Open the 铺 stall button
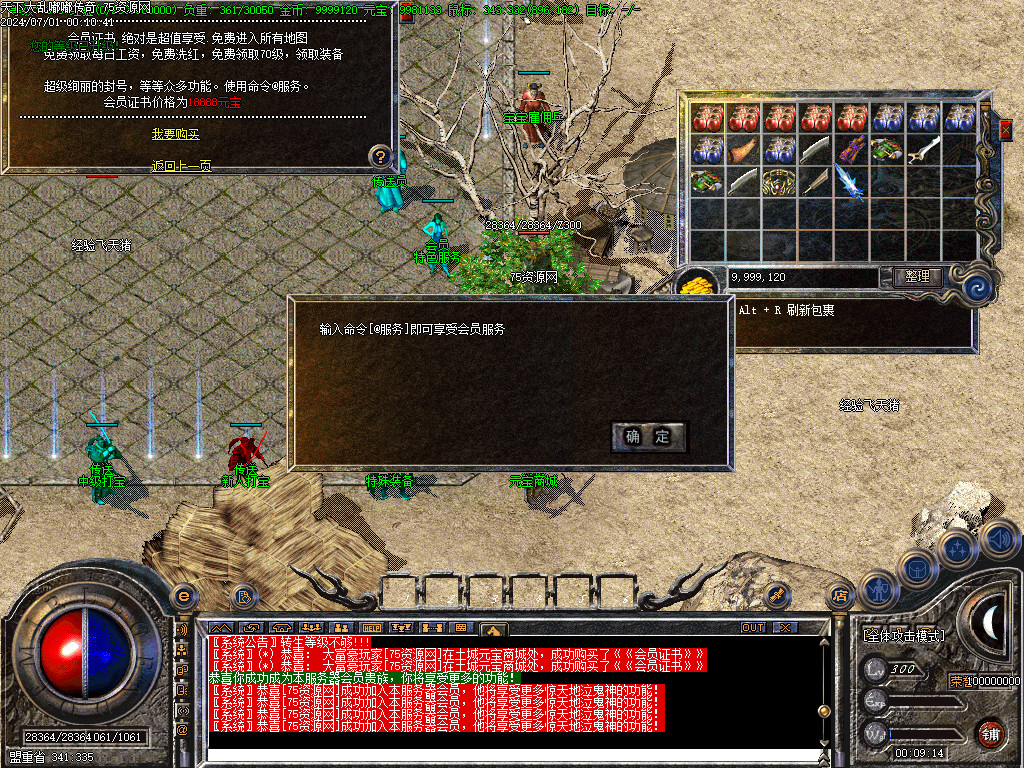Viewport: 1024px width, 768px height. click(x=990, y=733)
